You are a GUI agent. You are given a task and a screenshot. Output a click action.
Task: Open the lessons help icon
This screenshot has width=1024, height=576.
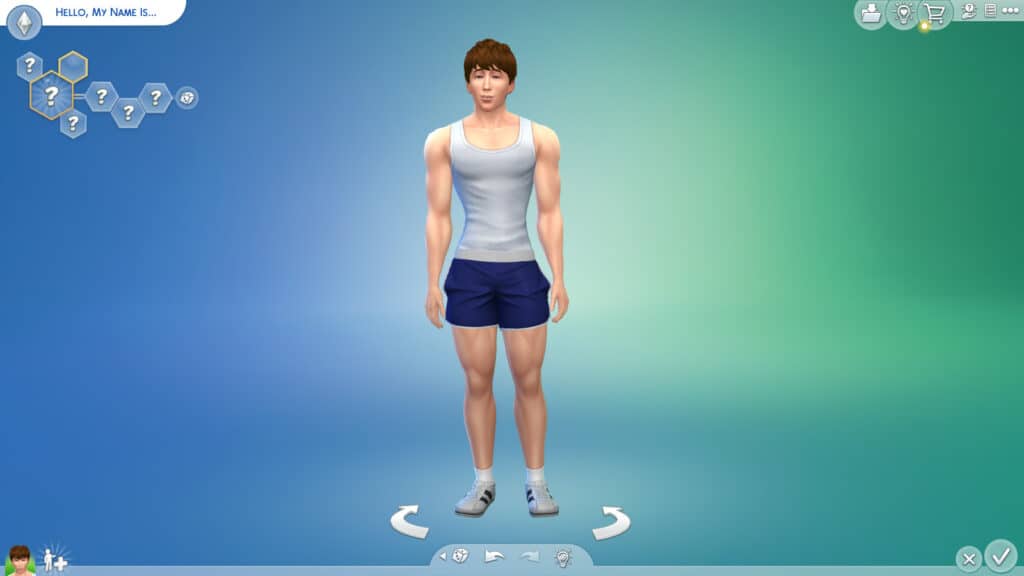point(968,12)
